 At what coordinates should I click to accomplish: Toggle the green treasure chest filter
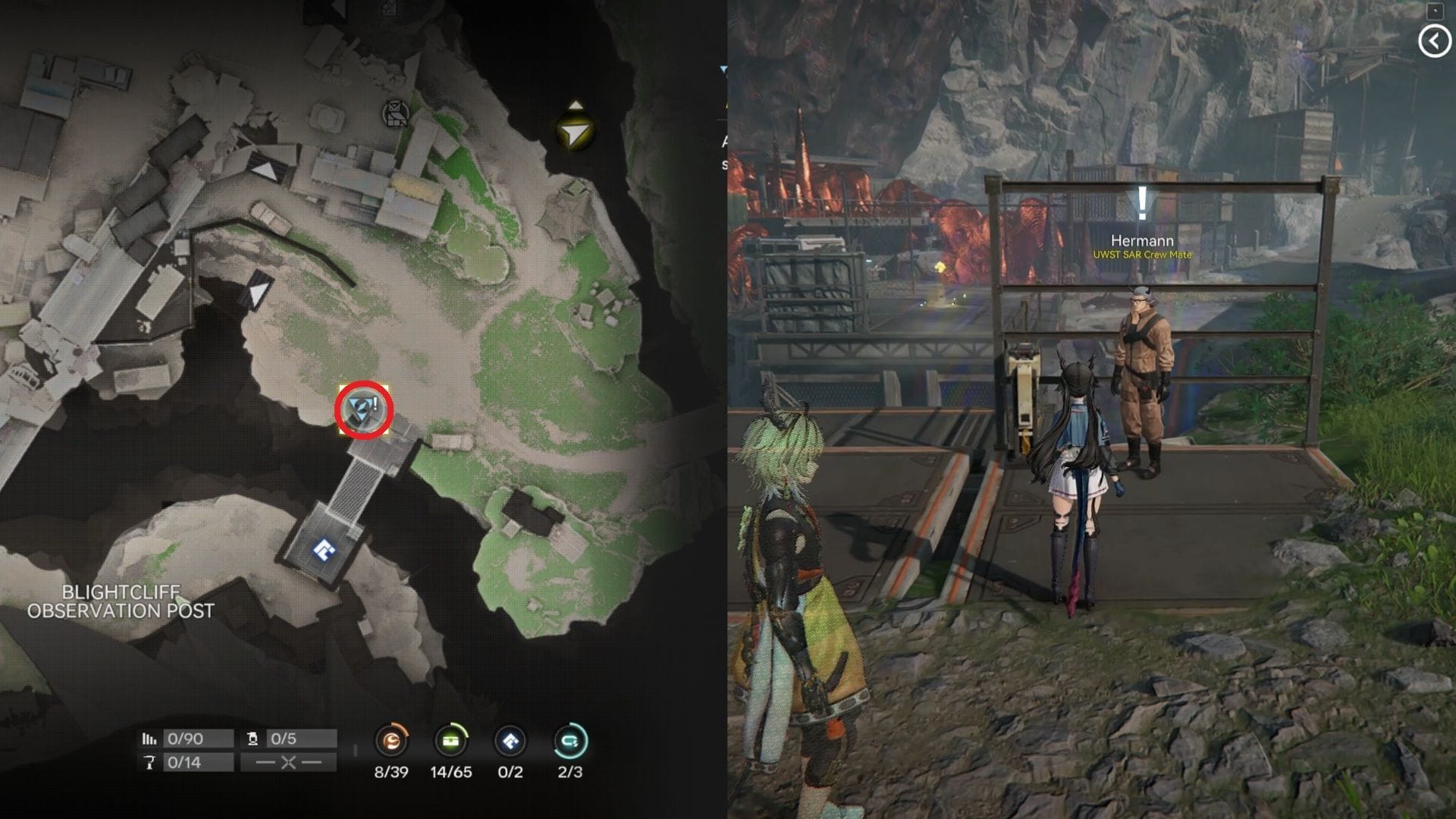(x=450, y=742)
